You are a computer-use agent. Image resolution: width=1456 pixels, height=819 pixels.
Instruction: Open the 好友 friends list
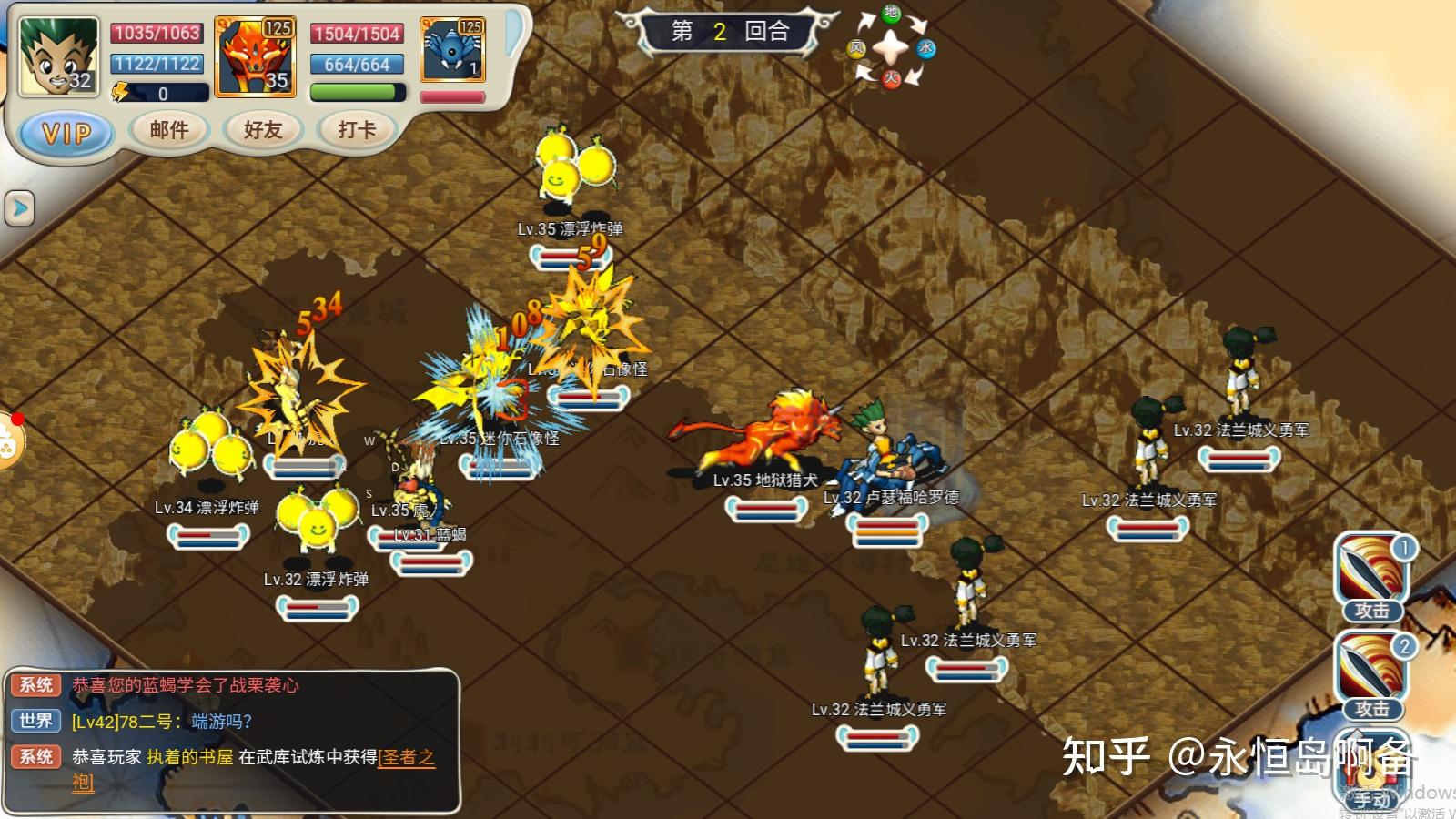263,130
